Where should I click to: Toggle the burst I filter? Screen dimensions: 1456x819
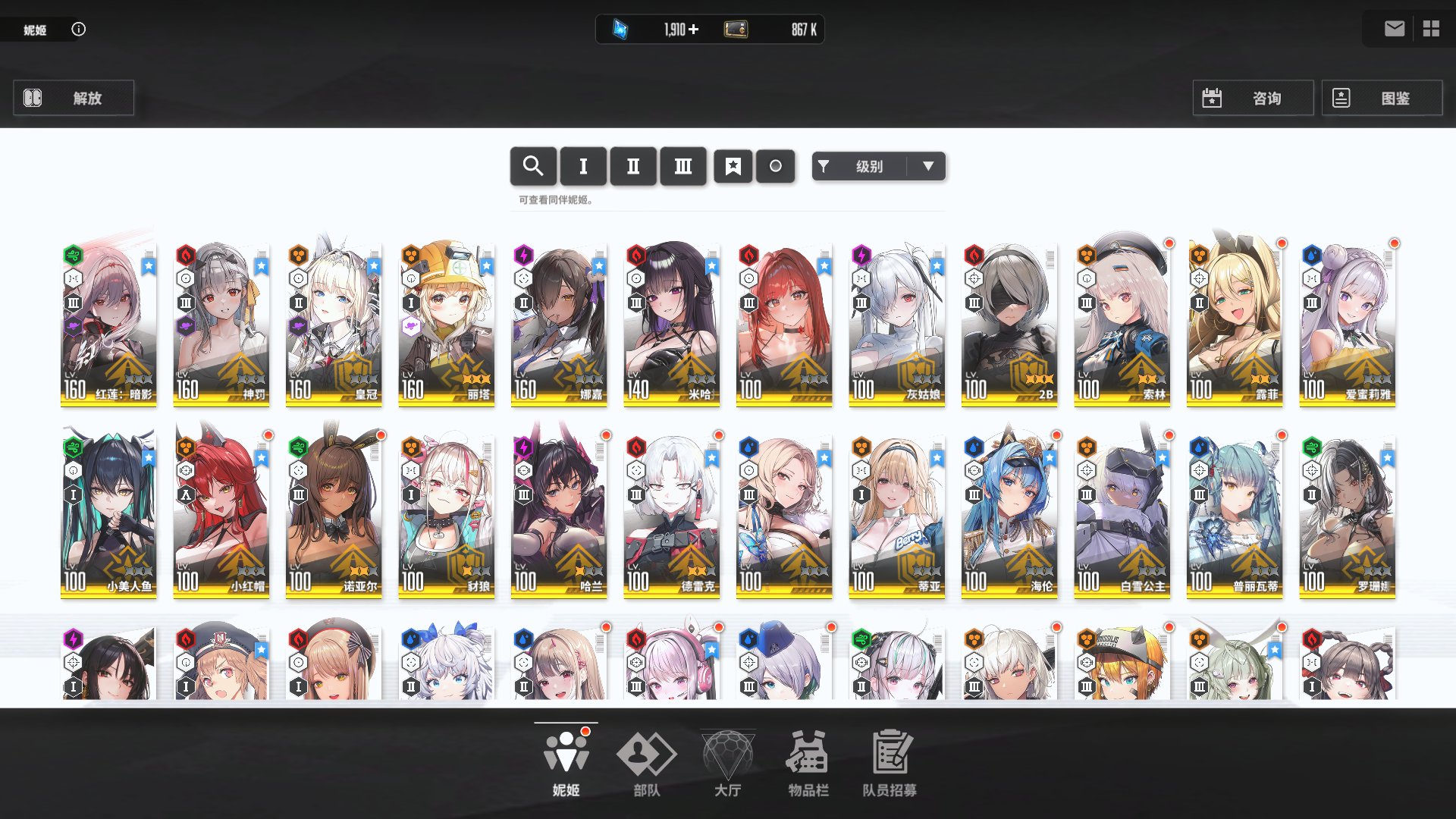coord(583,166)
